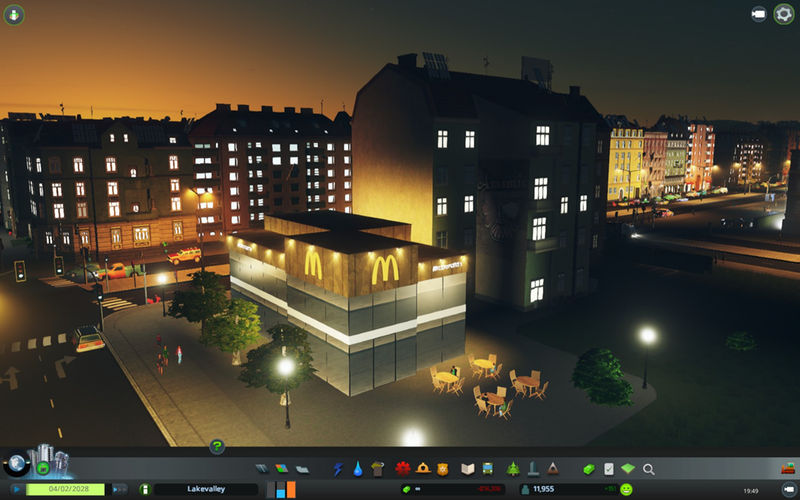Screen dimensions: 800x500
Task: Change the simulation speed arrows
Action: [x=119, y=489]
